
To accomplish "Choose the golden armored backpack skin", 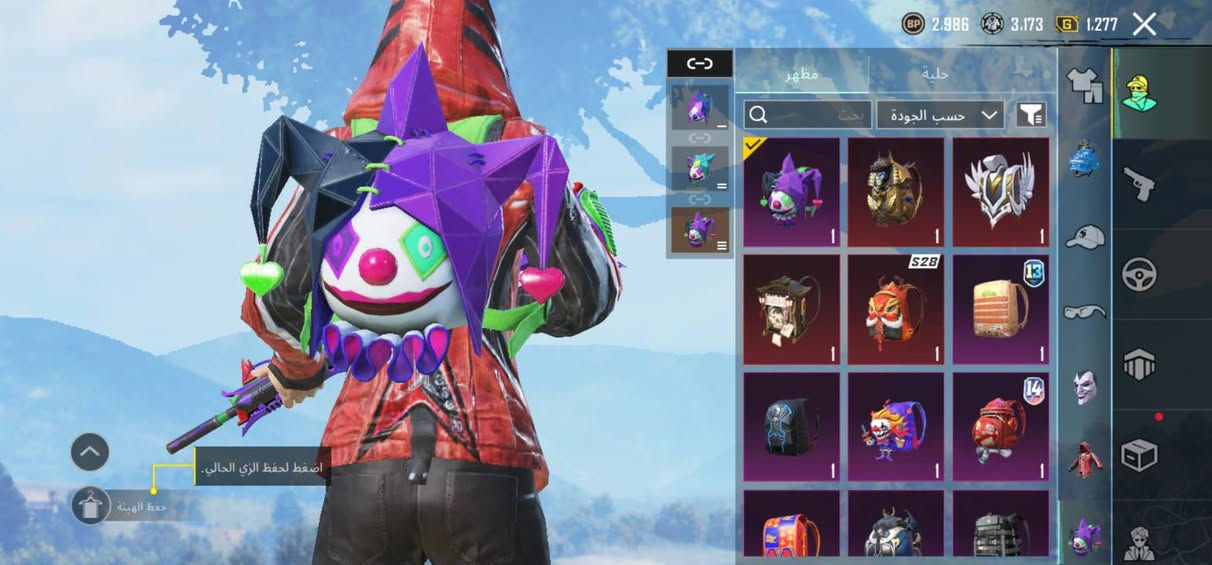I will (x=896, y=192).
